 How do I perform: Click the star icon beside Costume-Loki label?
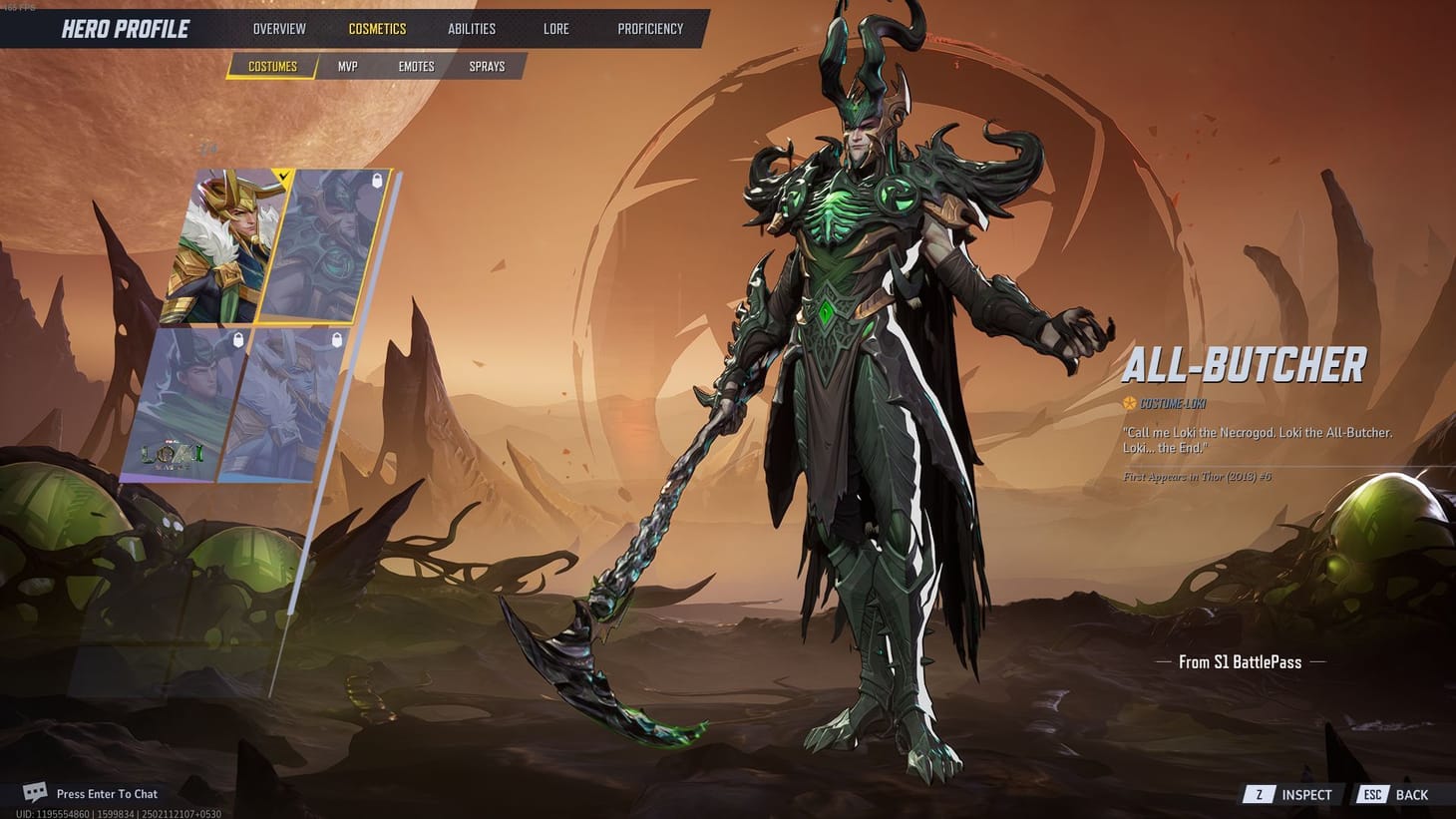click(x=1128, y=403)
